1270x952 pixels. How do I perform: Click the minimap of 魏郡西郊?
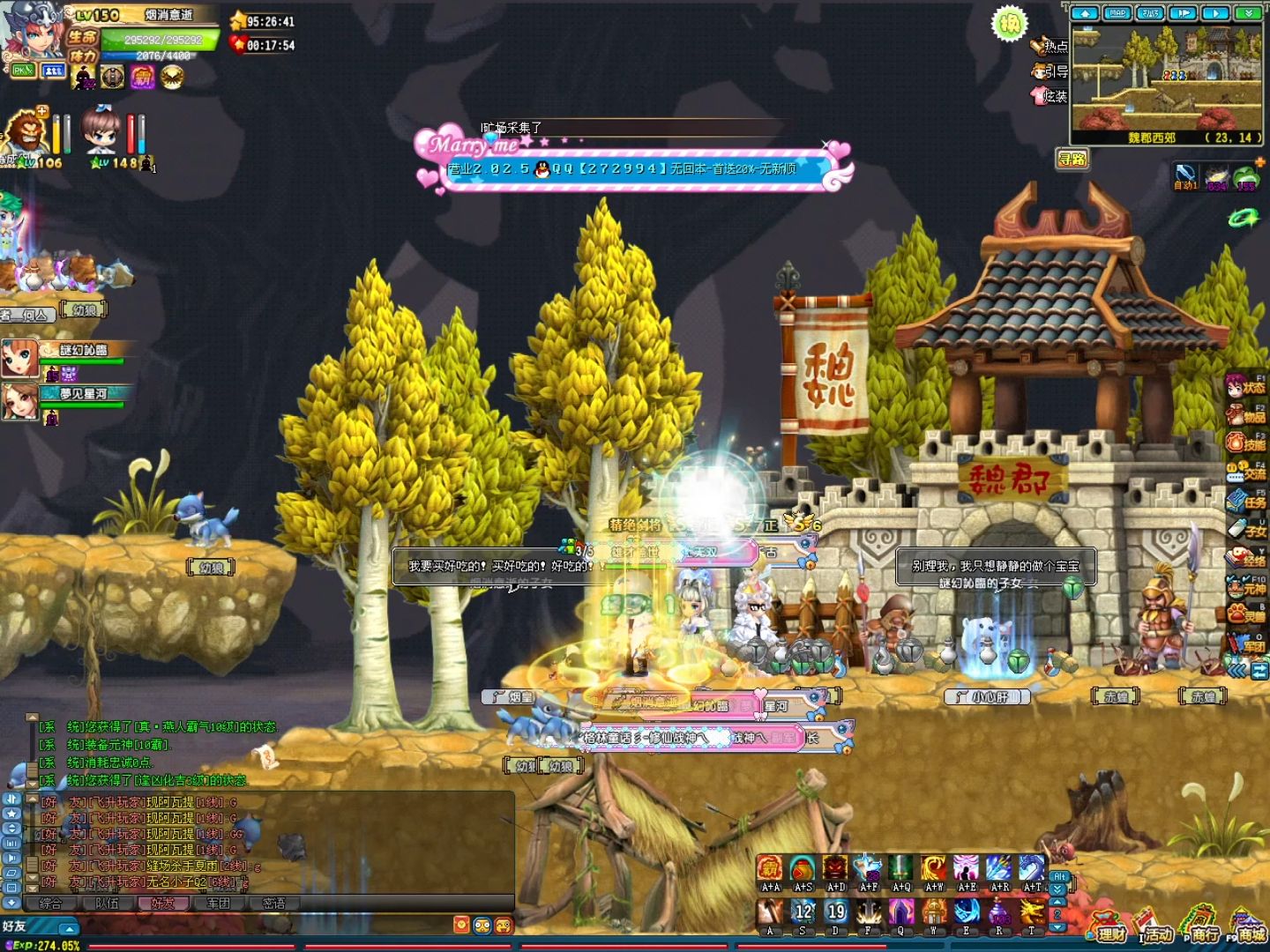1164,79
